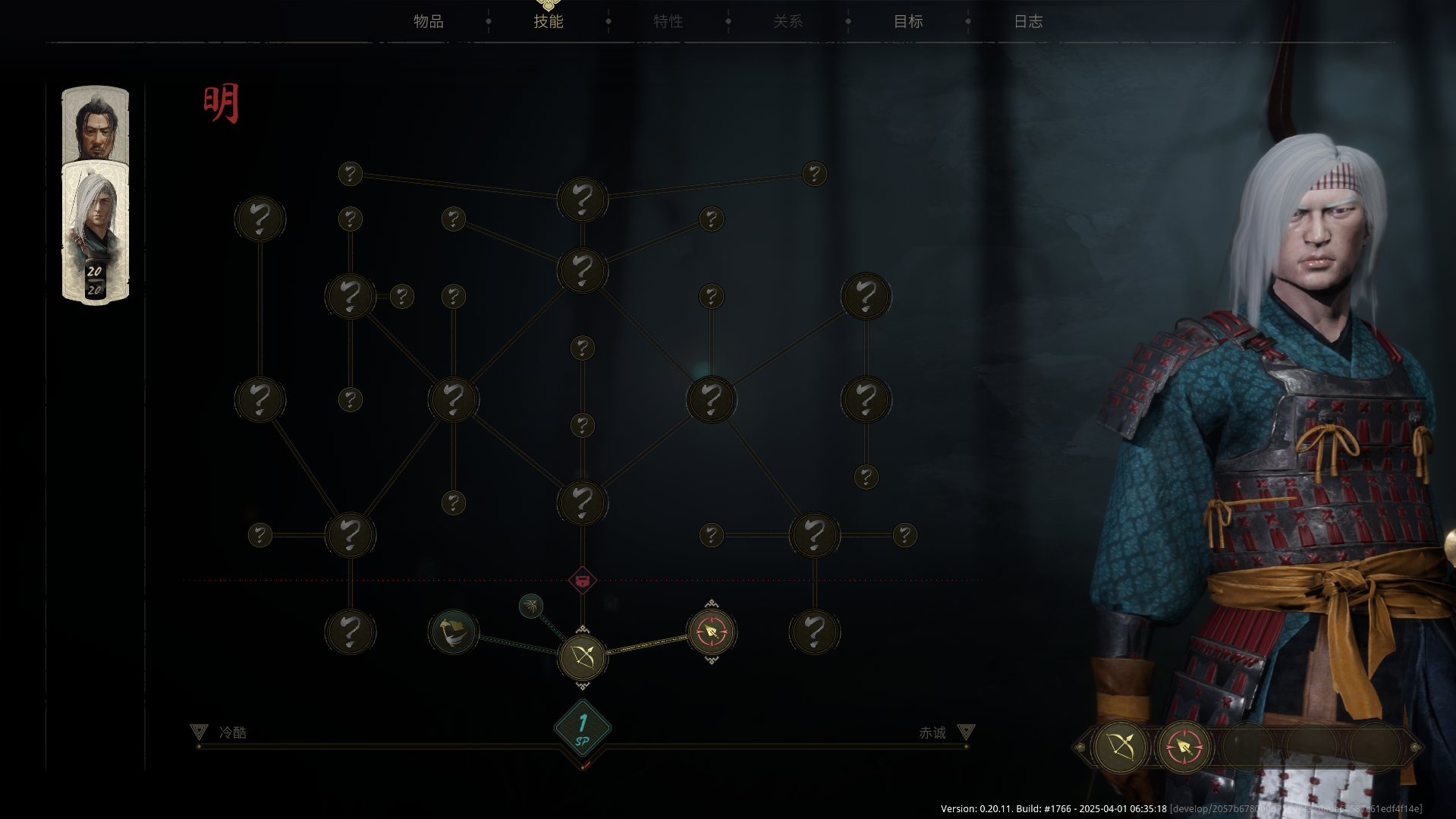Open the 目标 tab

click(907, 21)
